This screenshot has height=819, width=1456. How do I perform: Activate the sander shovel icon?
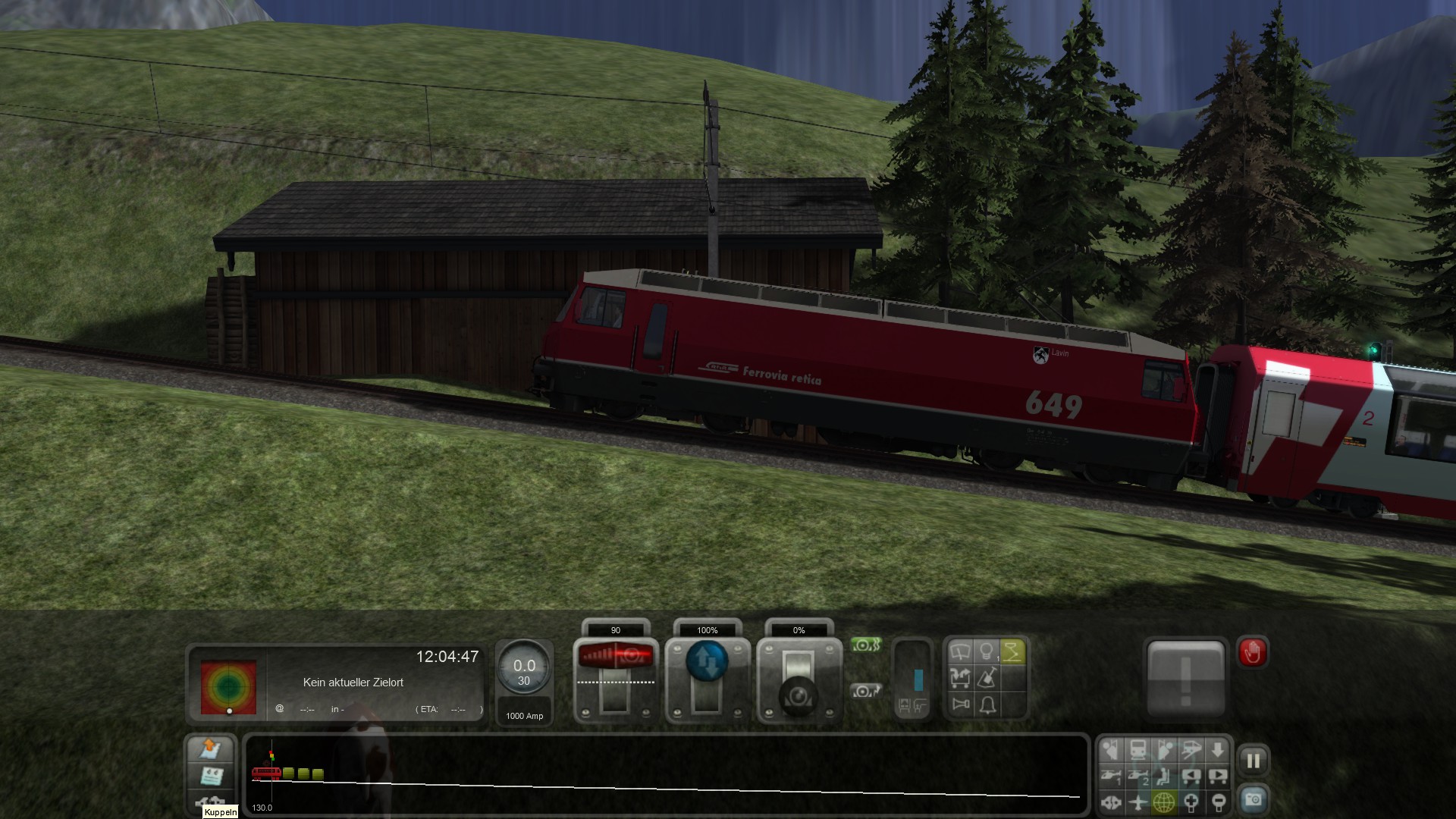987,678
